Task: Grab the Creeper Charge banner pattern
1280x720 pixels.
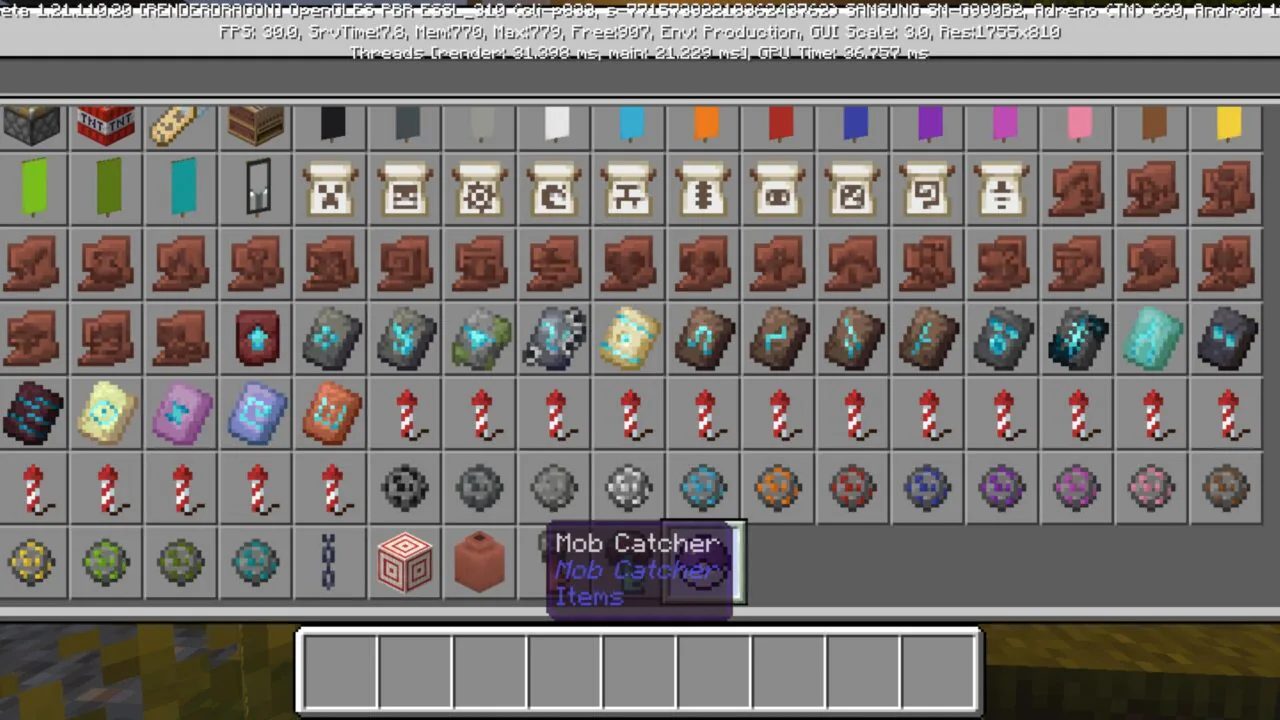Action: (x=331, y=190)
